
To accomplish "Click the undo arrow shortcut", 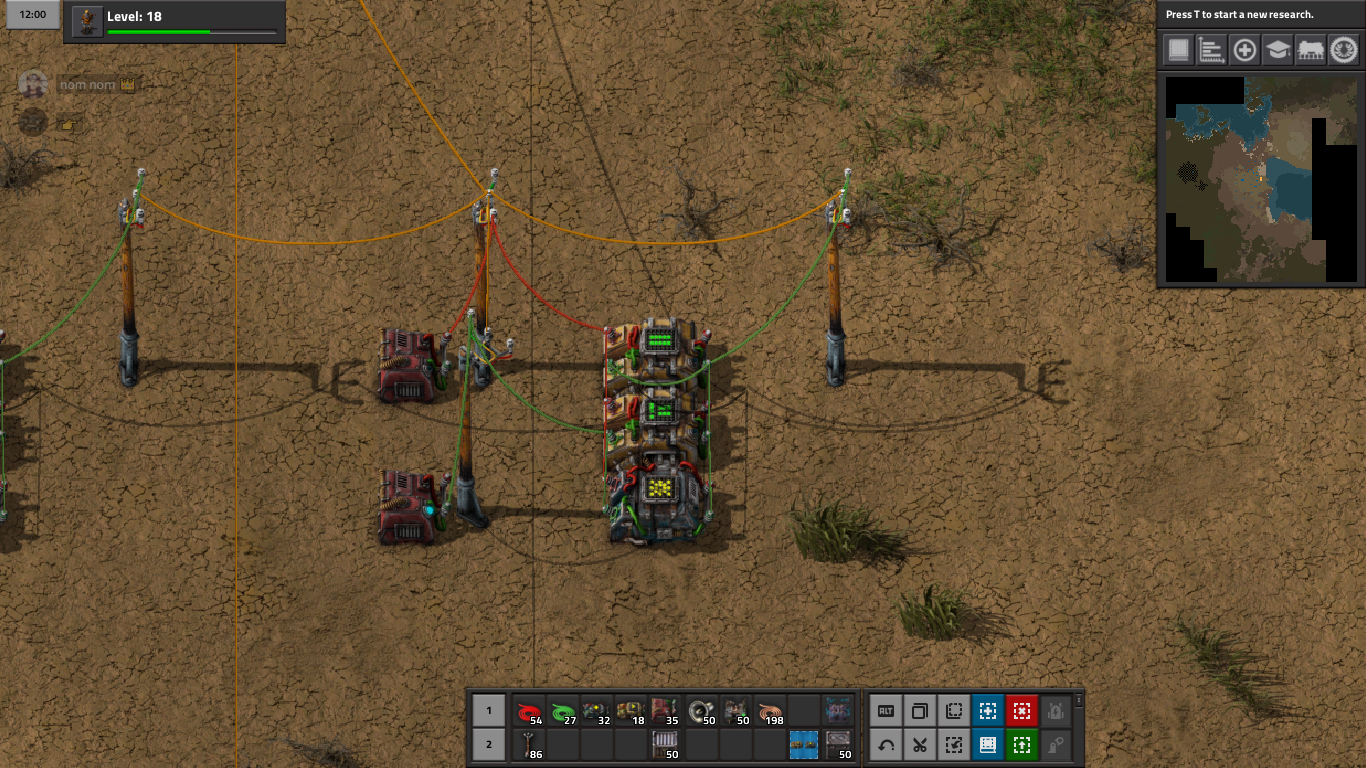I will coord(885,745).
